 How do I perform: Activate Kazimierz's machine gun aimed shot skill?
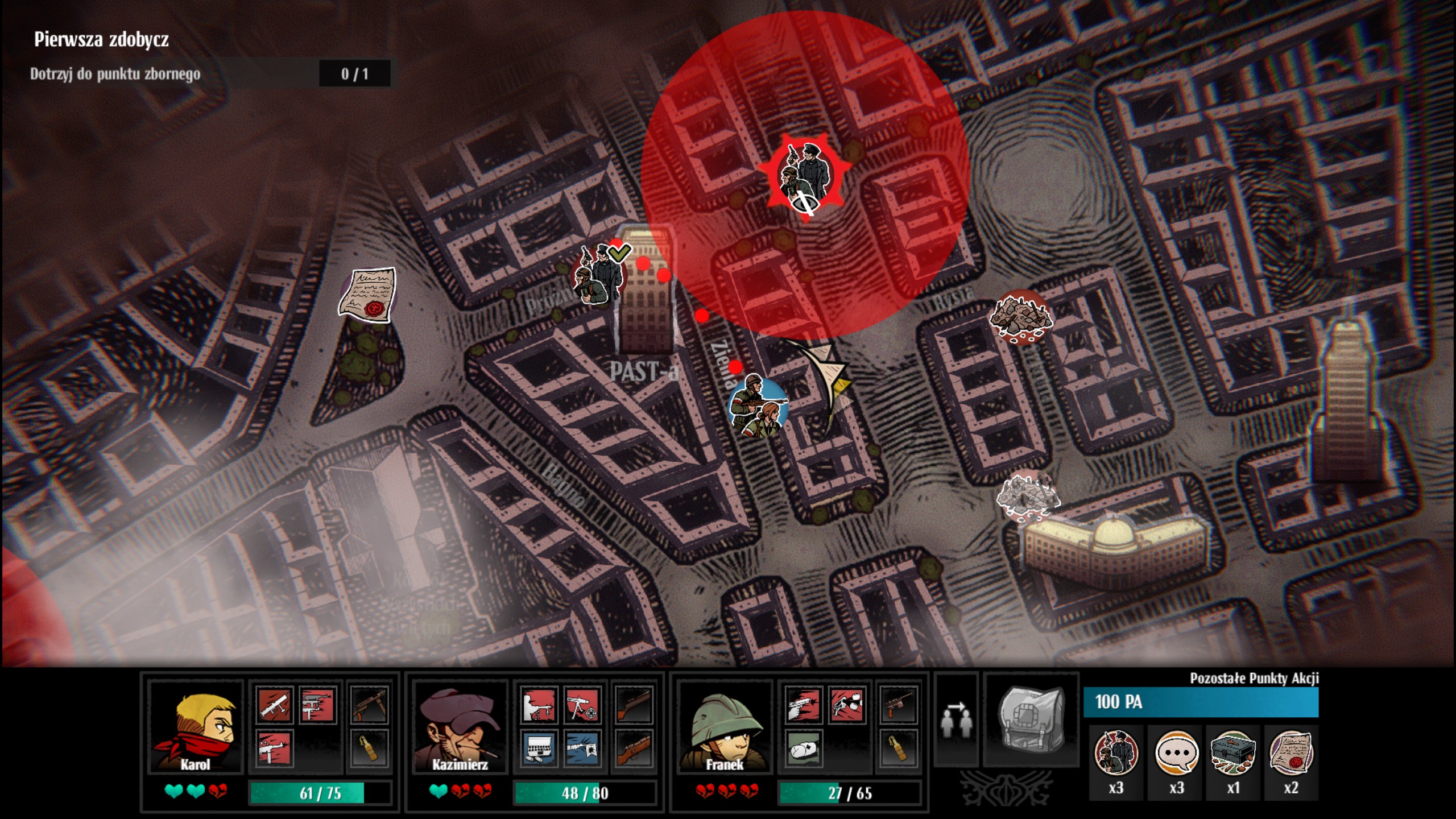pos(582,706)
